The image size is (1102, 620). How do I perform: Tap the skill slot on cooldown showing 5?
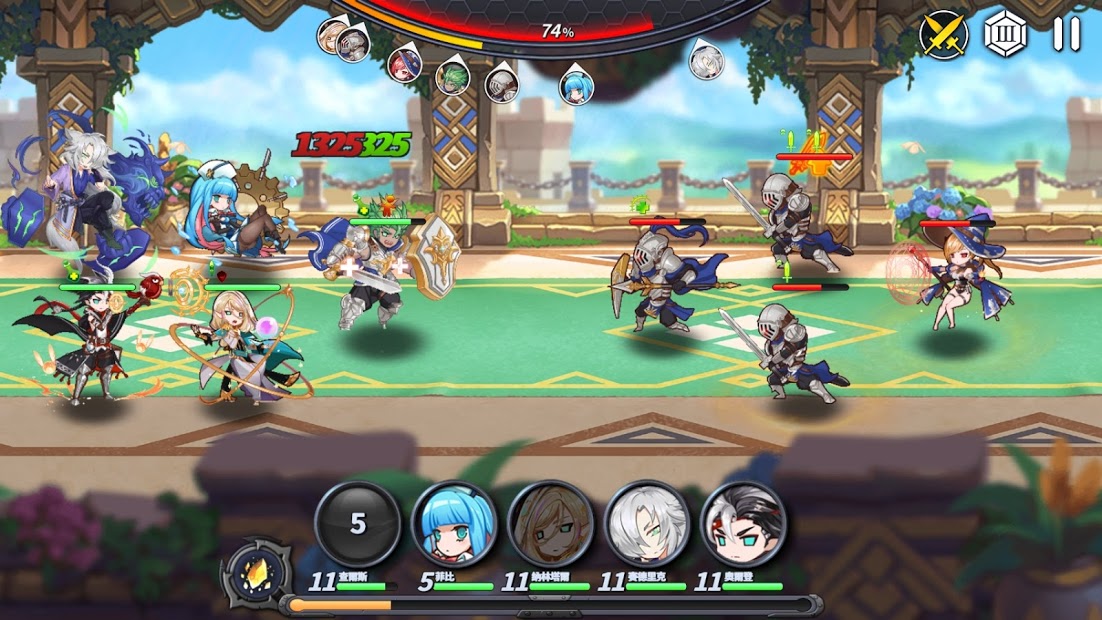(358, 524)
